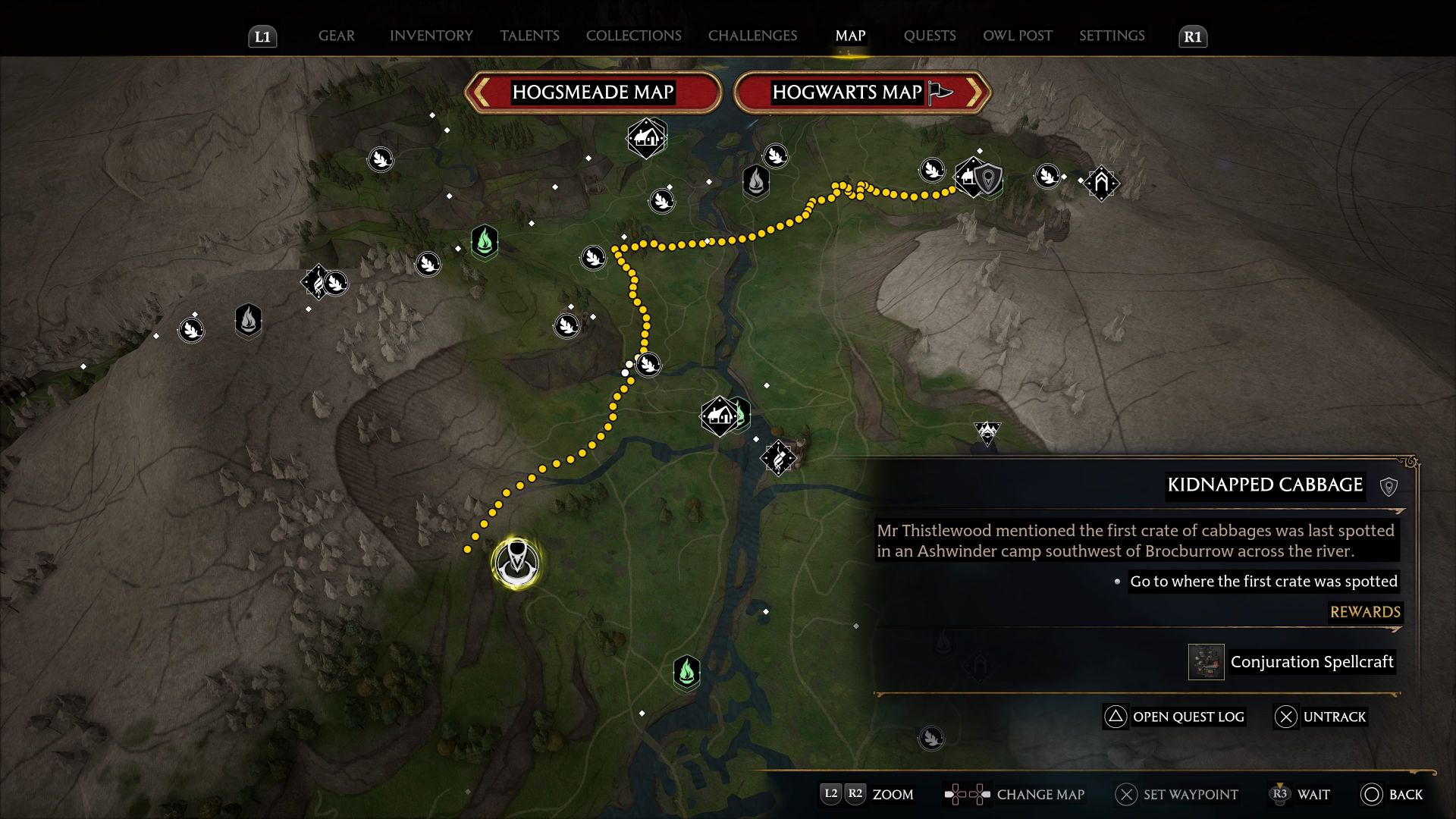Switch to Owl Post tab
The image size is (1456, 819).
click(x=1017, y=36)
